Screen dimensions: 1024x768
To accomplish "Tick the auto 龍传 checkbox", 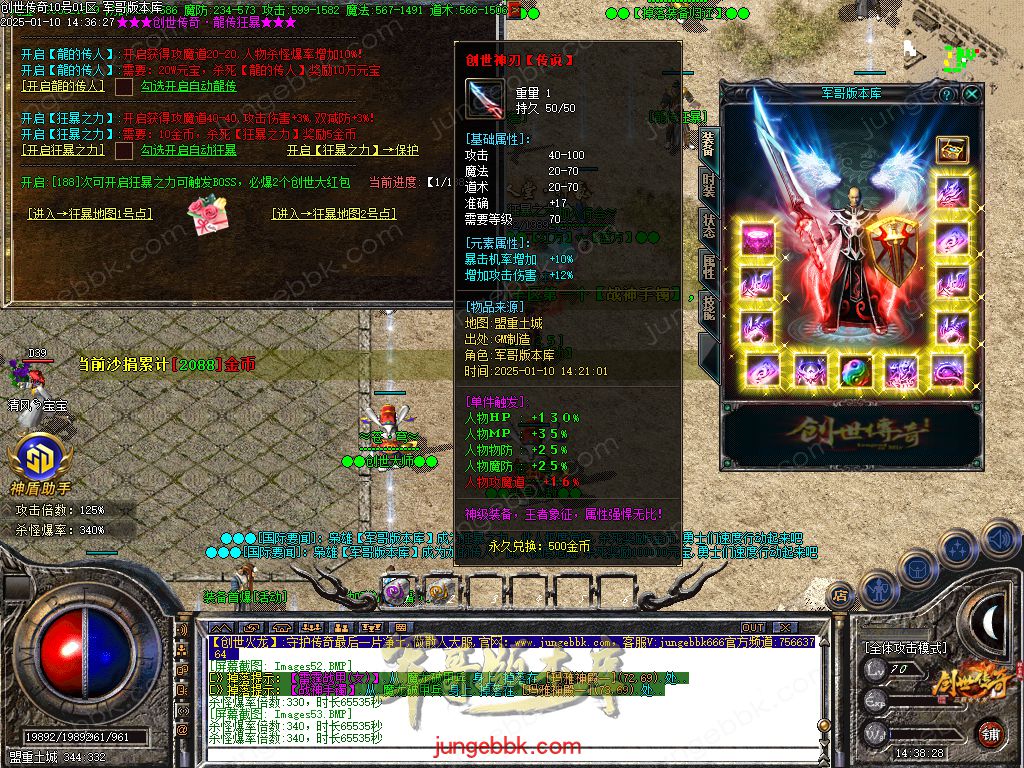I will point(124,87).
